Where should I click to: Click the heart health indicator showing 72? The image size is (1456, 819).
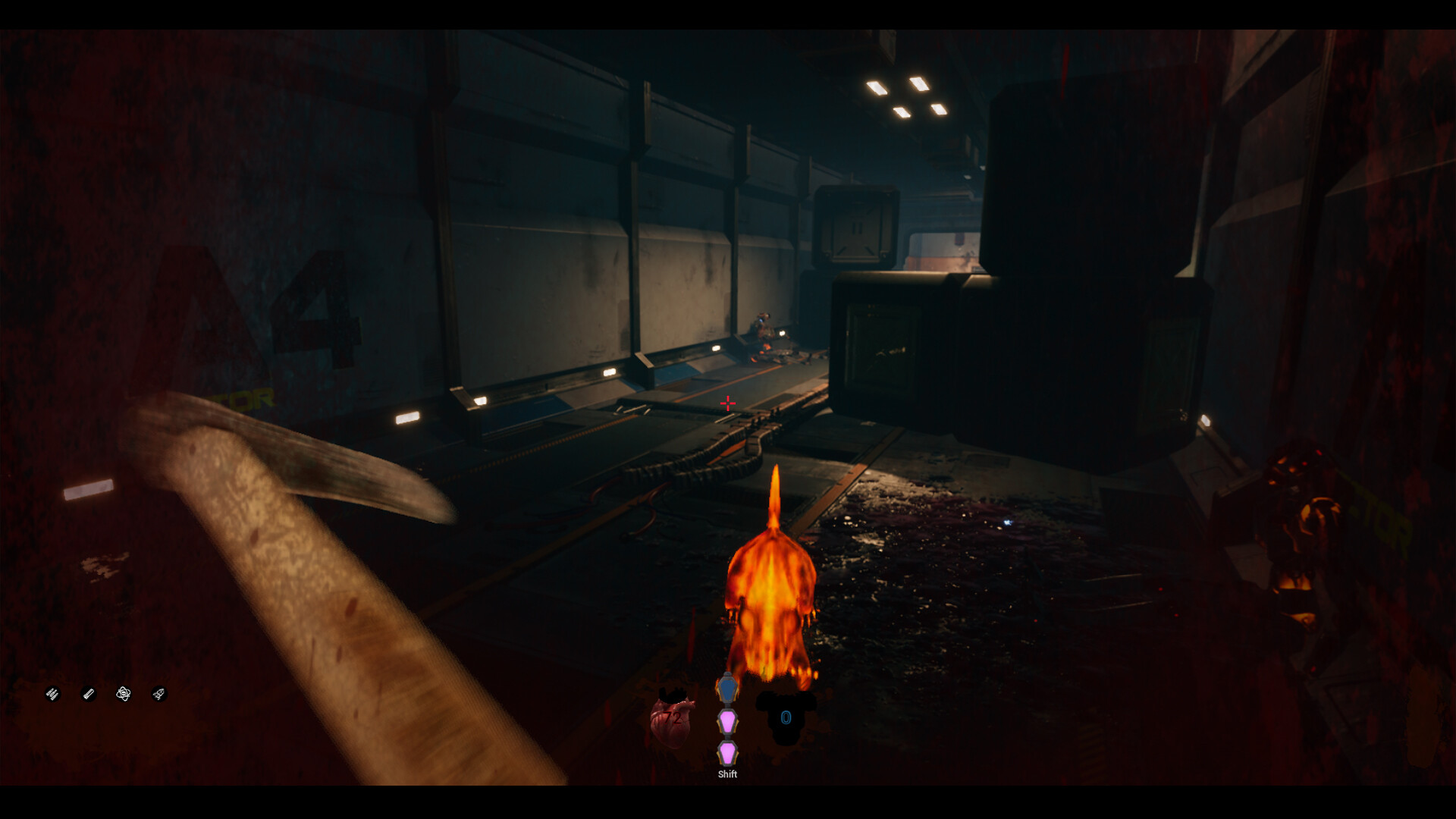(673, 718)
